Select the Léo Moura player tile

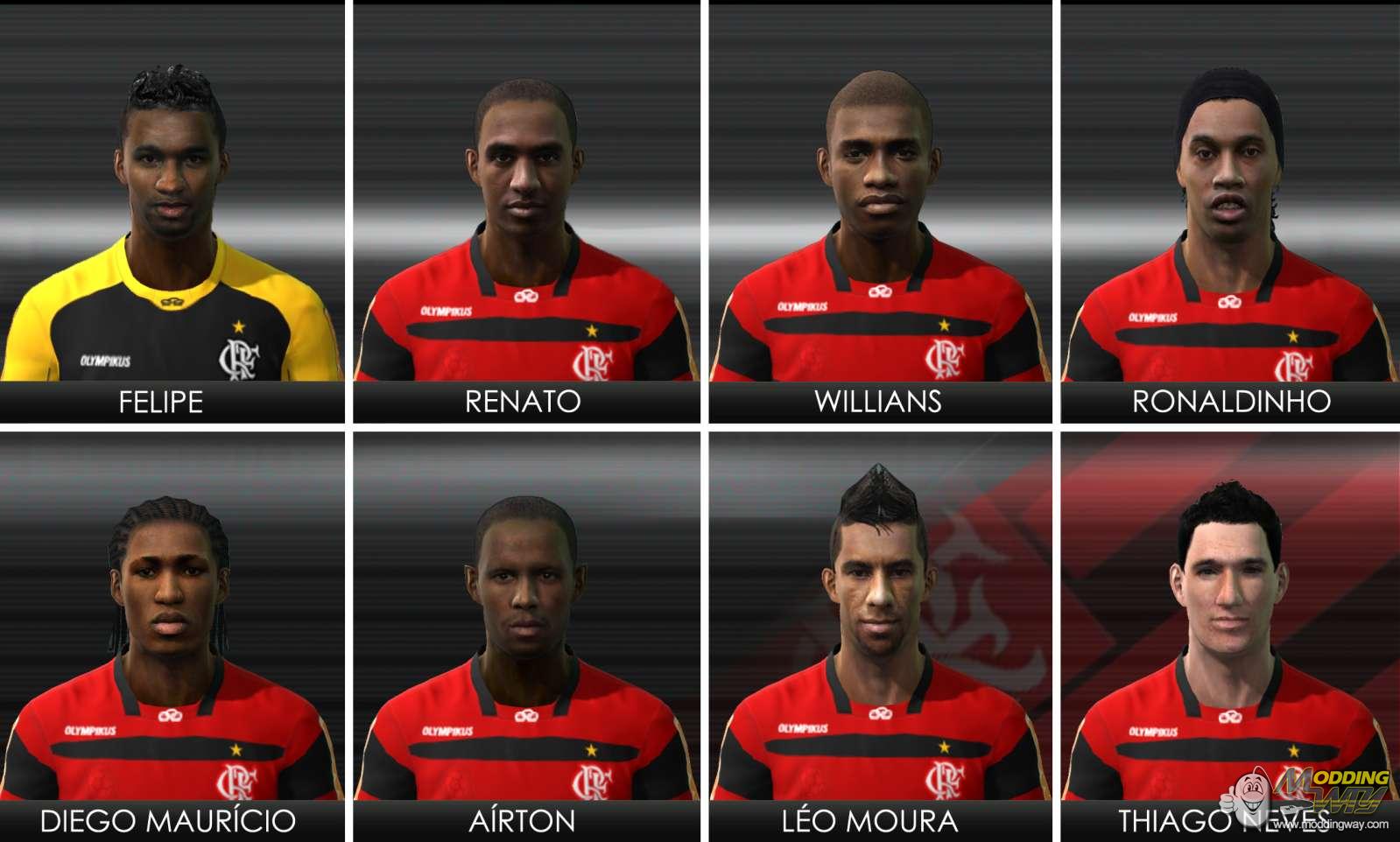(880, 630)
